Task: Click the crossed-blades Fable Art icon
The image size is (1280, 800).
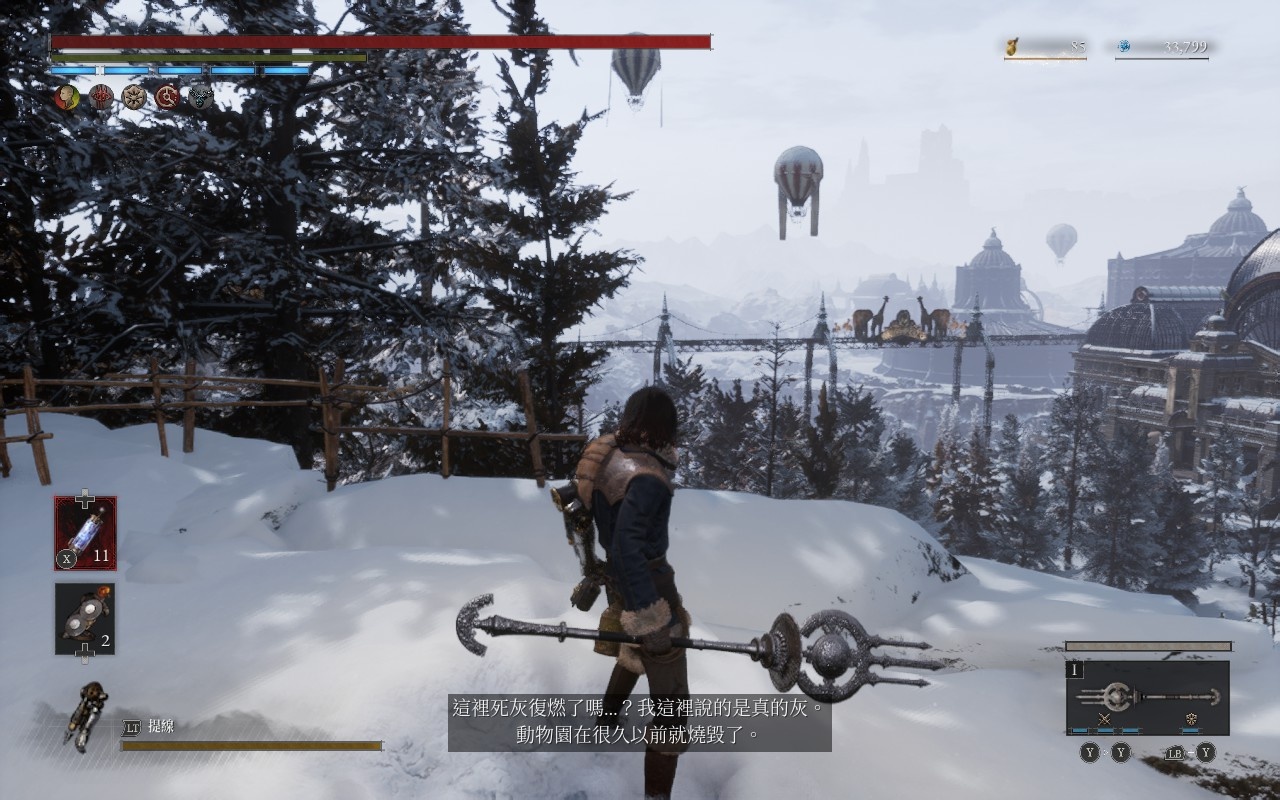Action: [x=1105, y=719]
